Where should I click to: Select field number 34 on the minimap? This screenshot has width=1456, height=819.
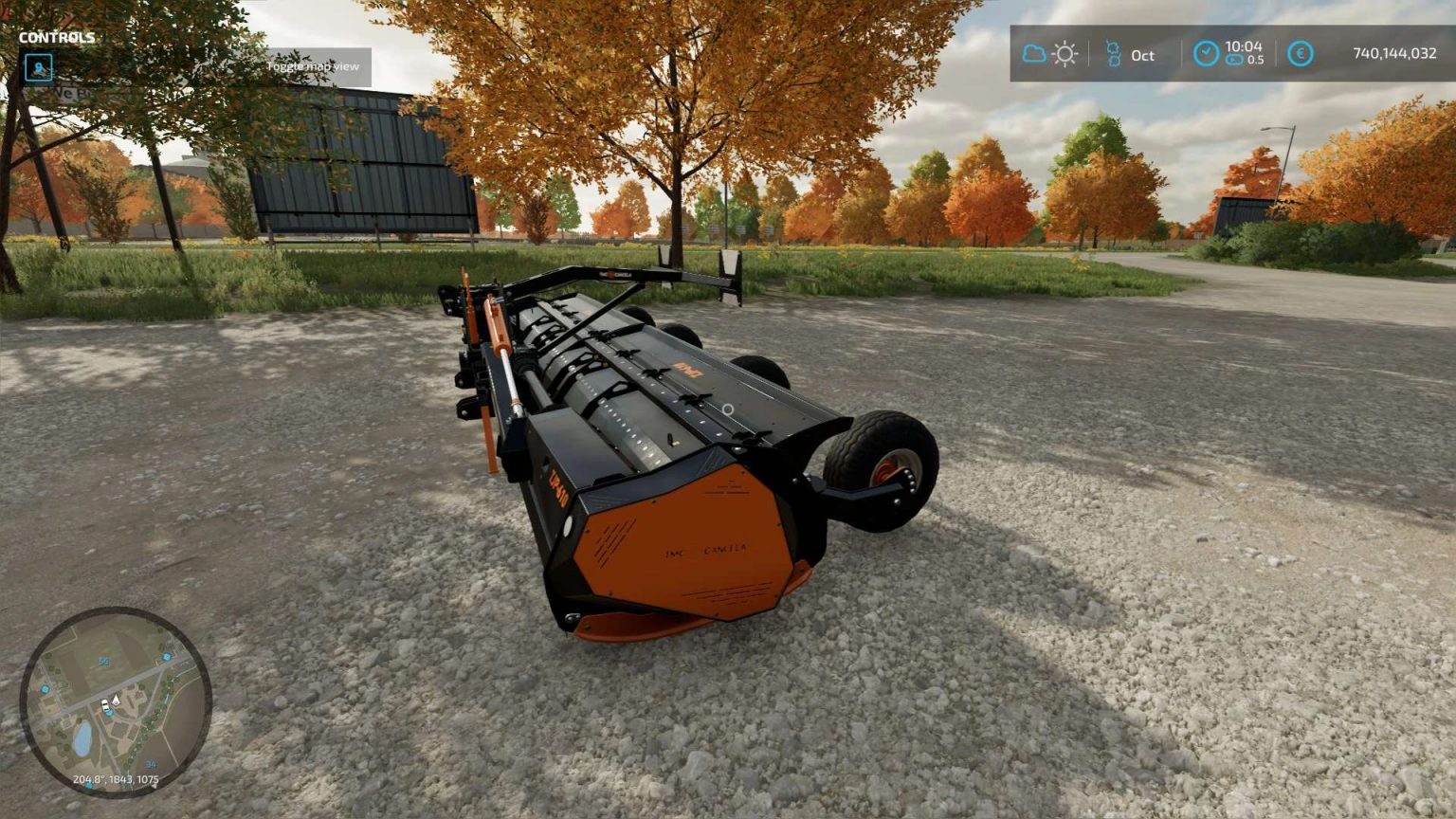pos(151,763)
